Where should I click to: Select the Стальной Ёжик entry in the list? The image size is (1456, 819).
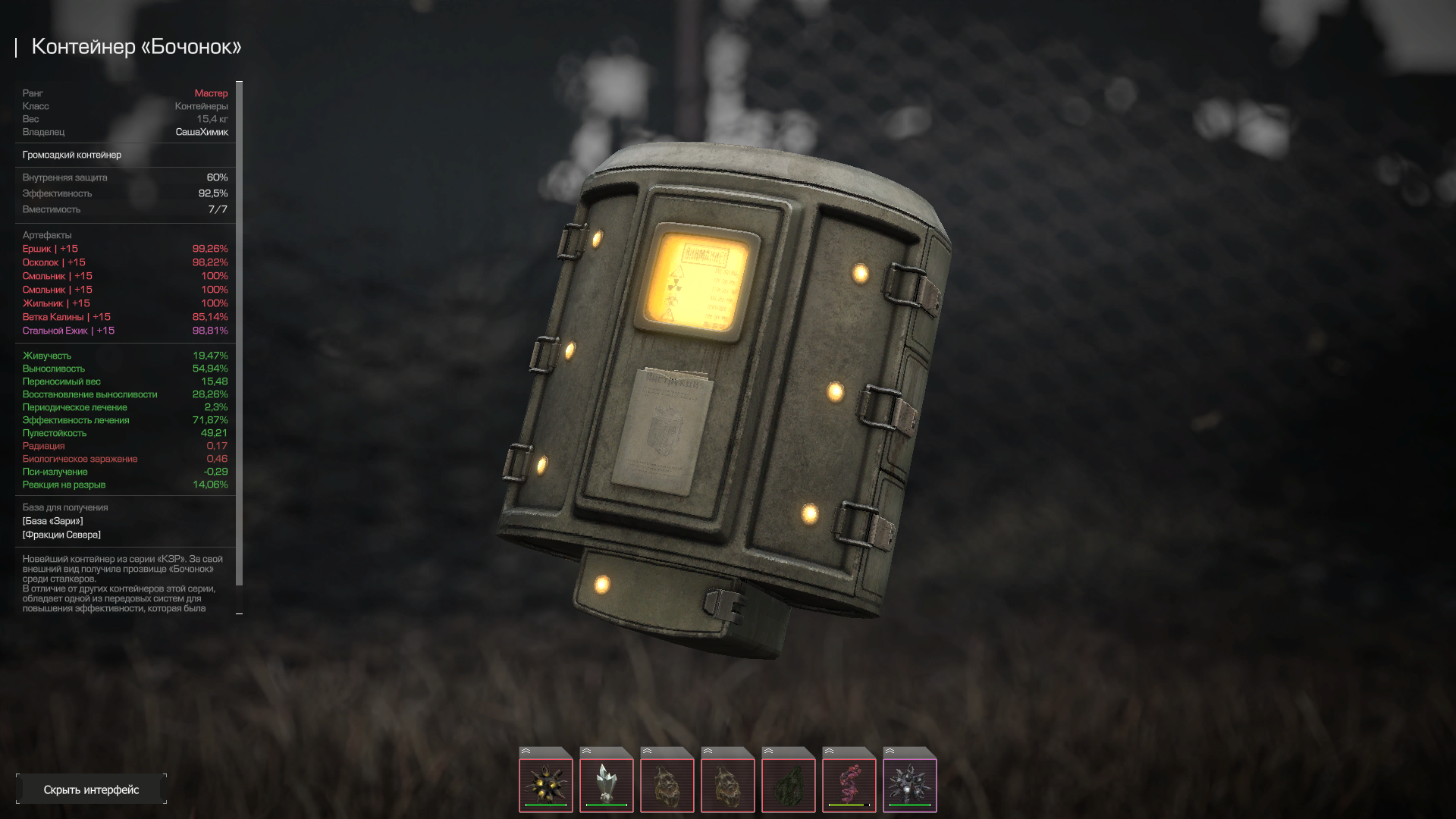[x=68, y=331]
